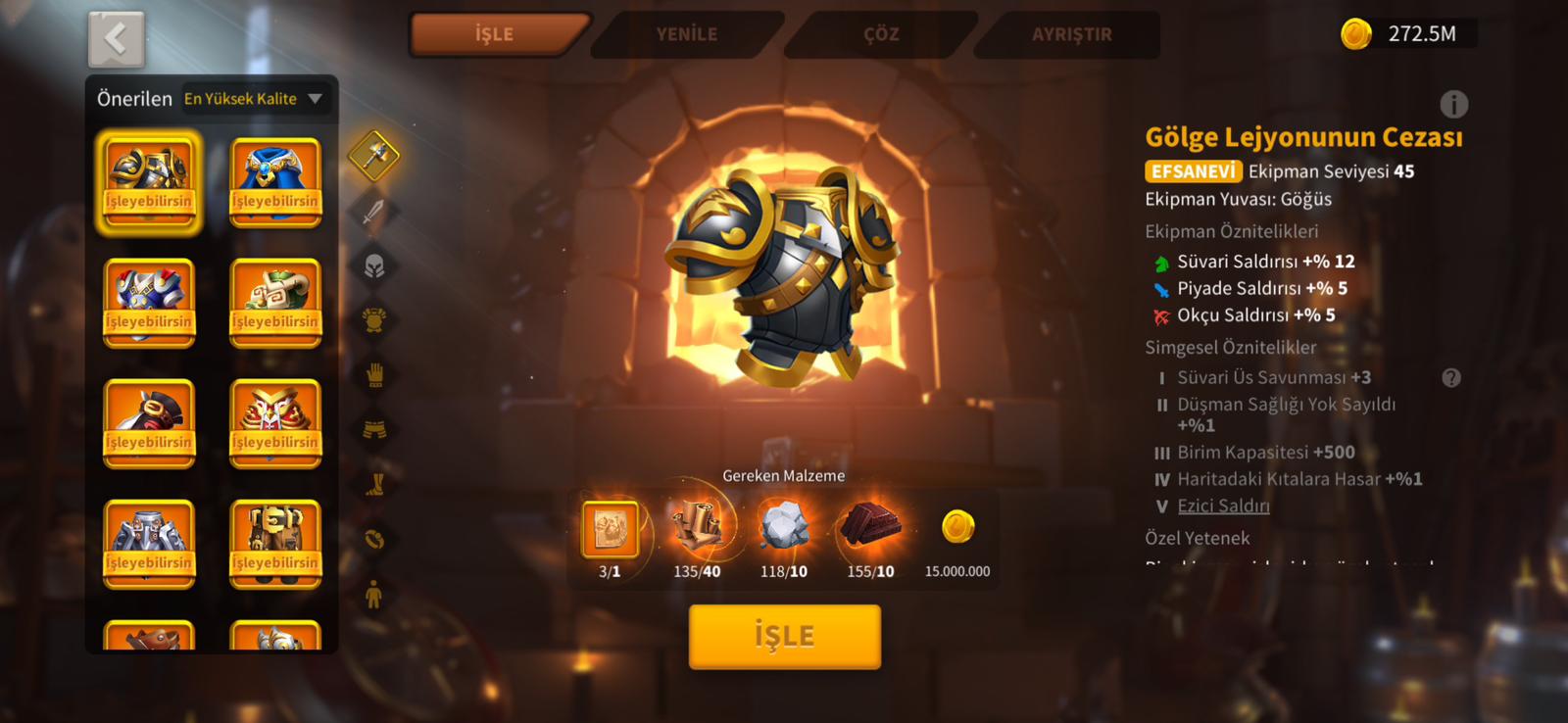The width and height of the screenshot is (1568, 723).
Task: Filter equipment by weapon sword icon
Action: point(374,212)
